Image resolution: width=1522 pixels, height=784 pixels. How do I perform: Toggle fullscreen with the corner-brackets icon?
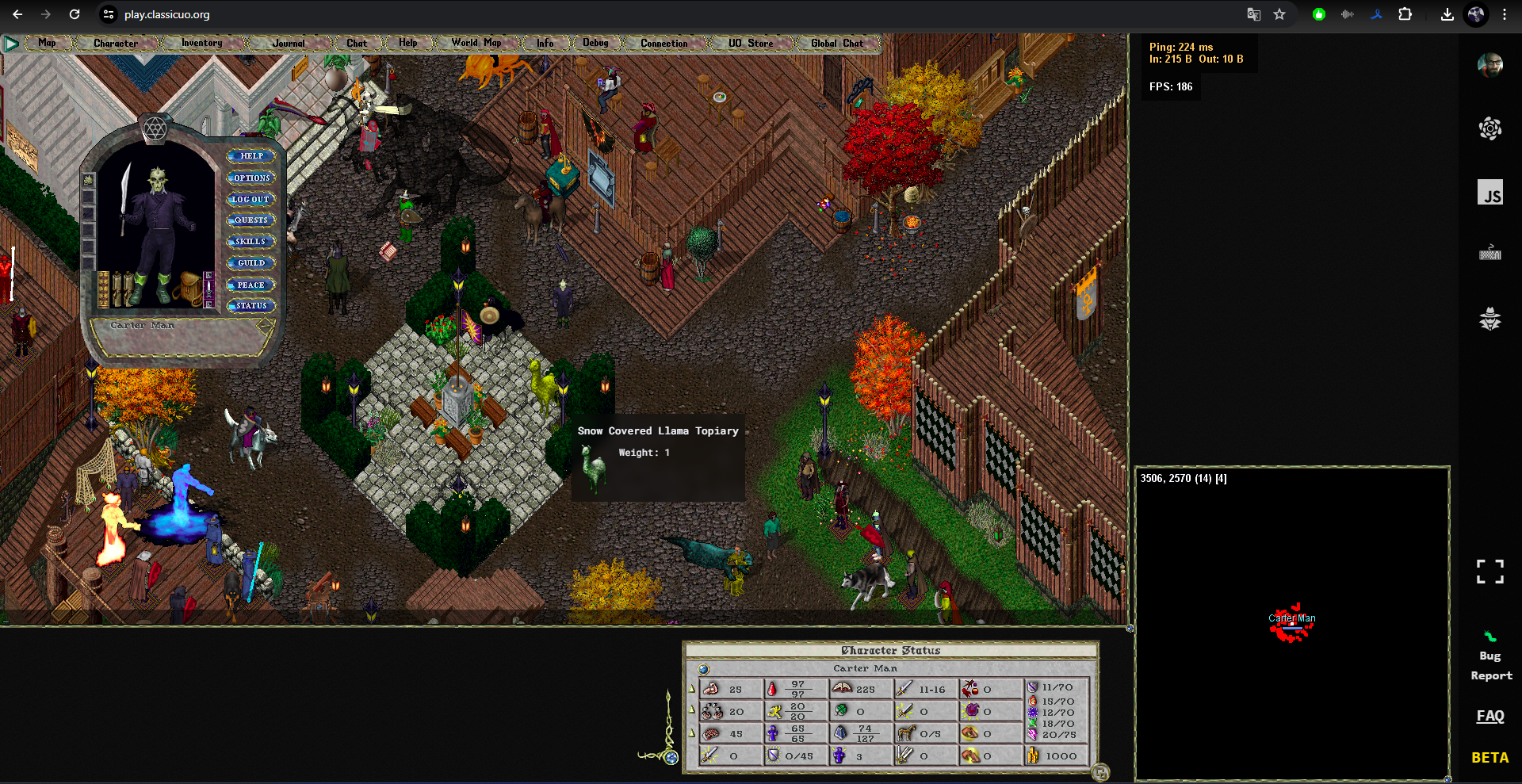pyautogui.click(x=1489, y=572)
